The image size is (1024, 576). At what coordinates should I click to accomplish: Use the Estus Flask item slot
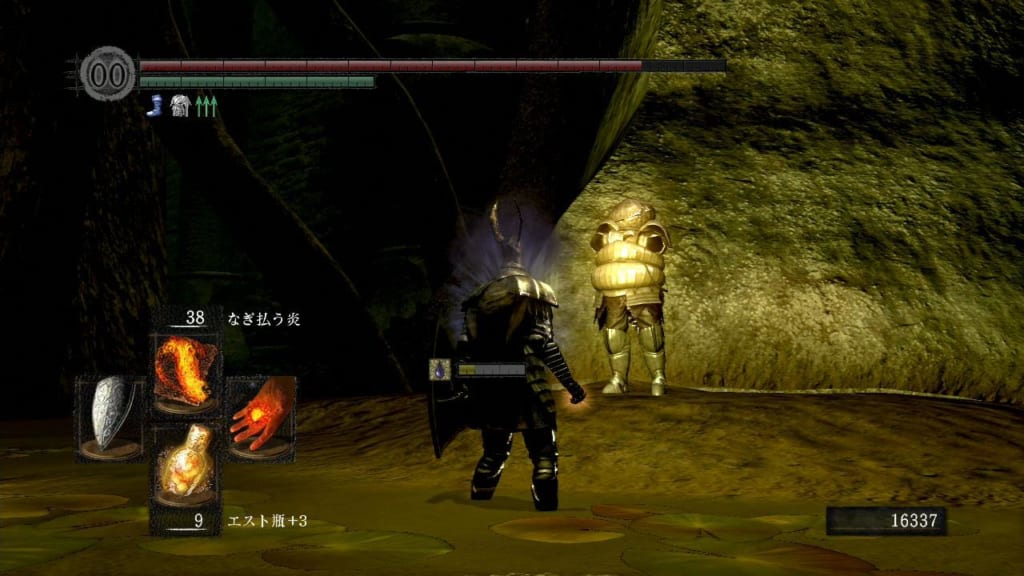[185, 463]
